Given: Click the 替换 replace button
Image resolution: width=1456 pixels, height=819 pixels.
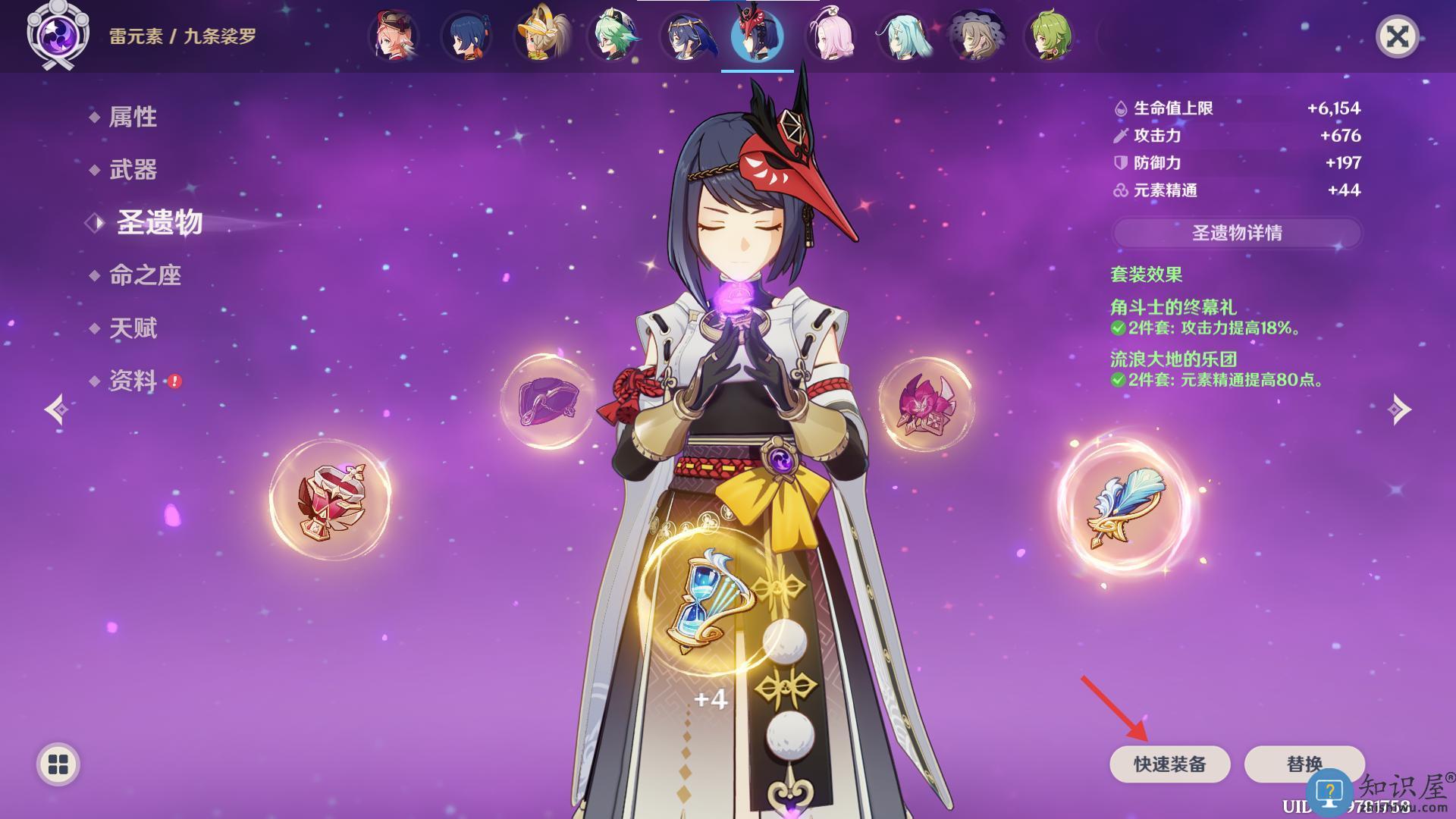Looking at the screenshot, I should [x=1304, y=764].
